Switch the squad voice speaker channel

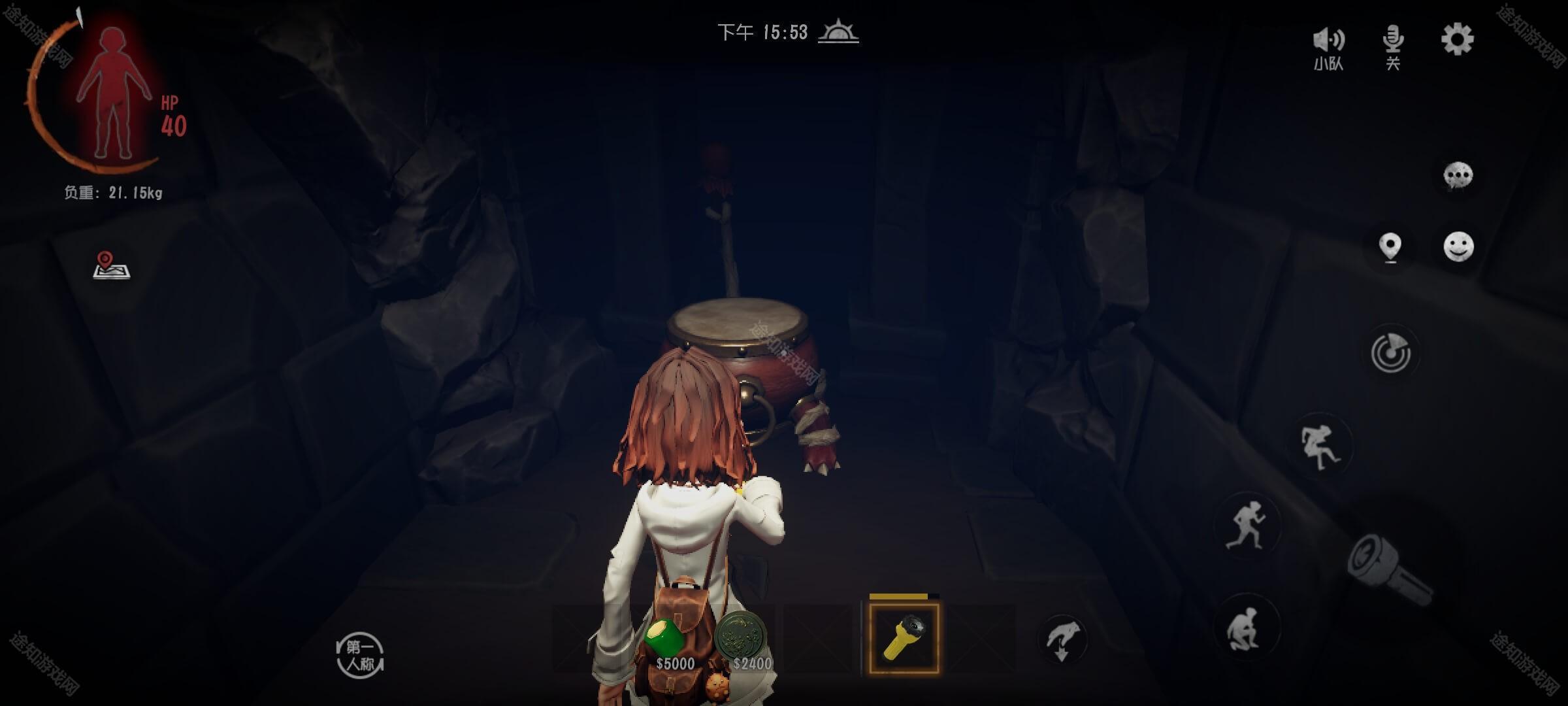(x=1328, y=47)
